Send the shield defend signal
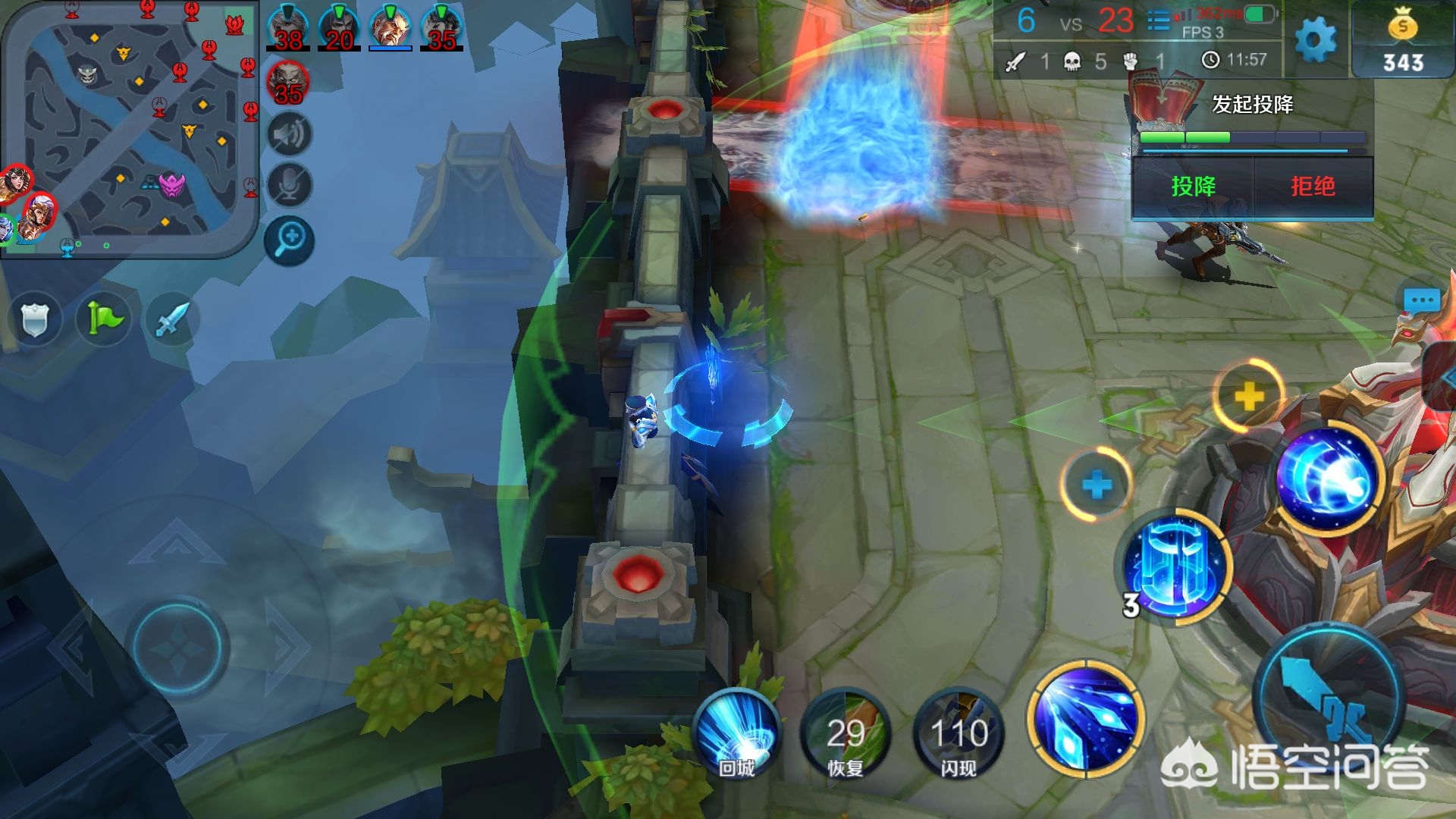1456x819 pixels. [x=35, y=319]
